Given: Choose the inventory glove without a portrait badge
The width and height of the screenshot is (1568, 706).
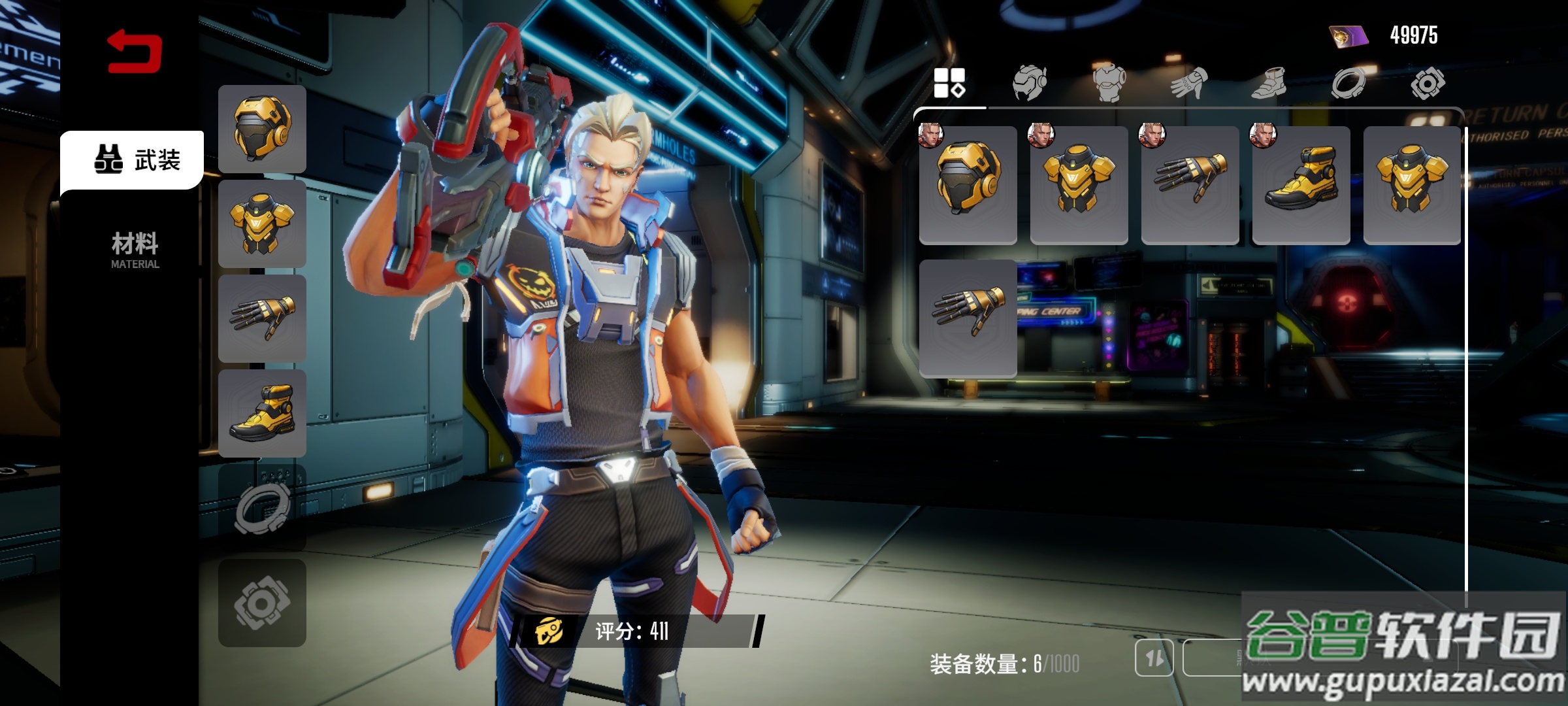Looking at the screenshot, I should tap(968, 318).
